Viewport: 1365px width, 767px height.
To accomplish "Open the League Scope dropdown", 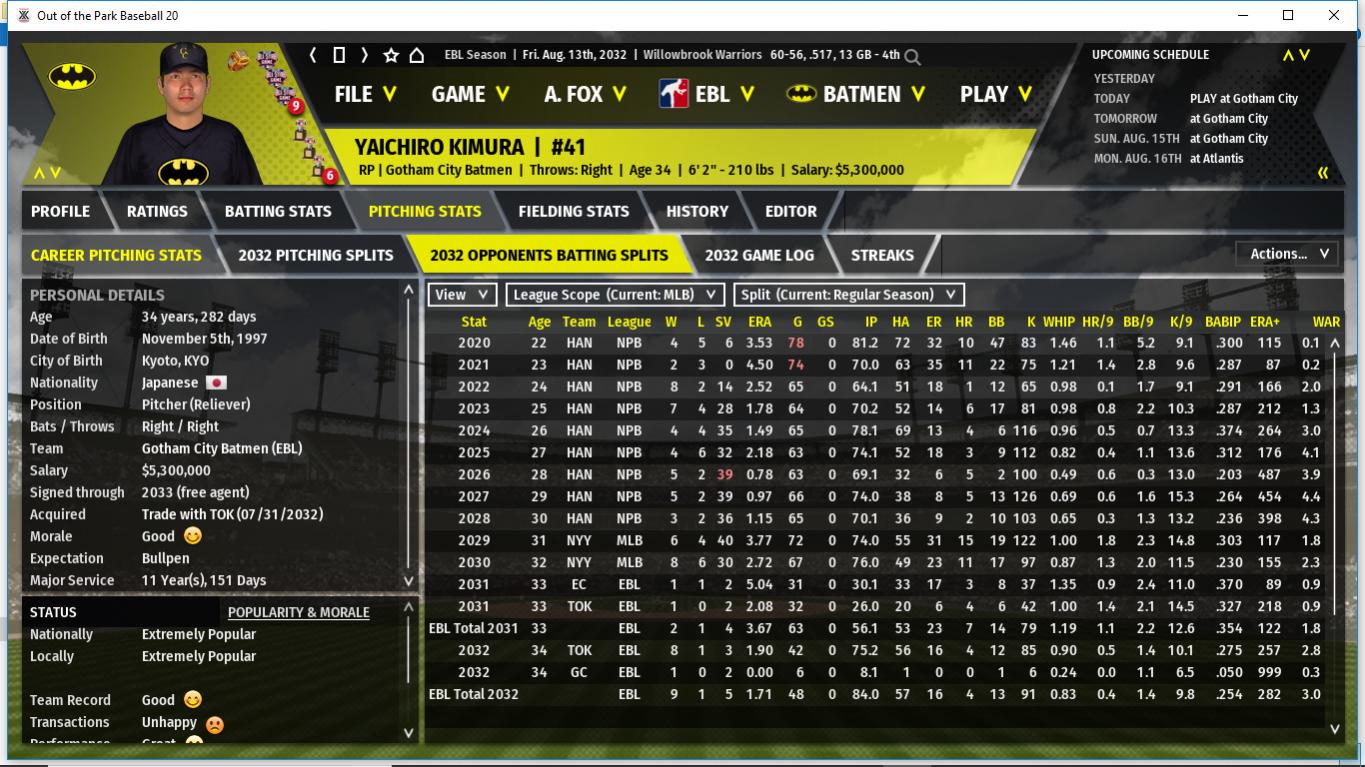I will tap(615, 295).
